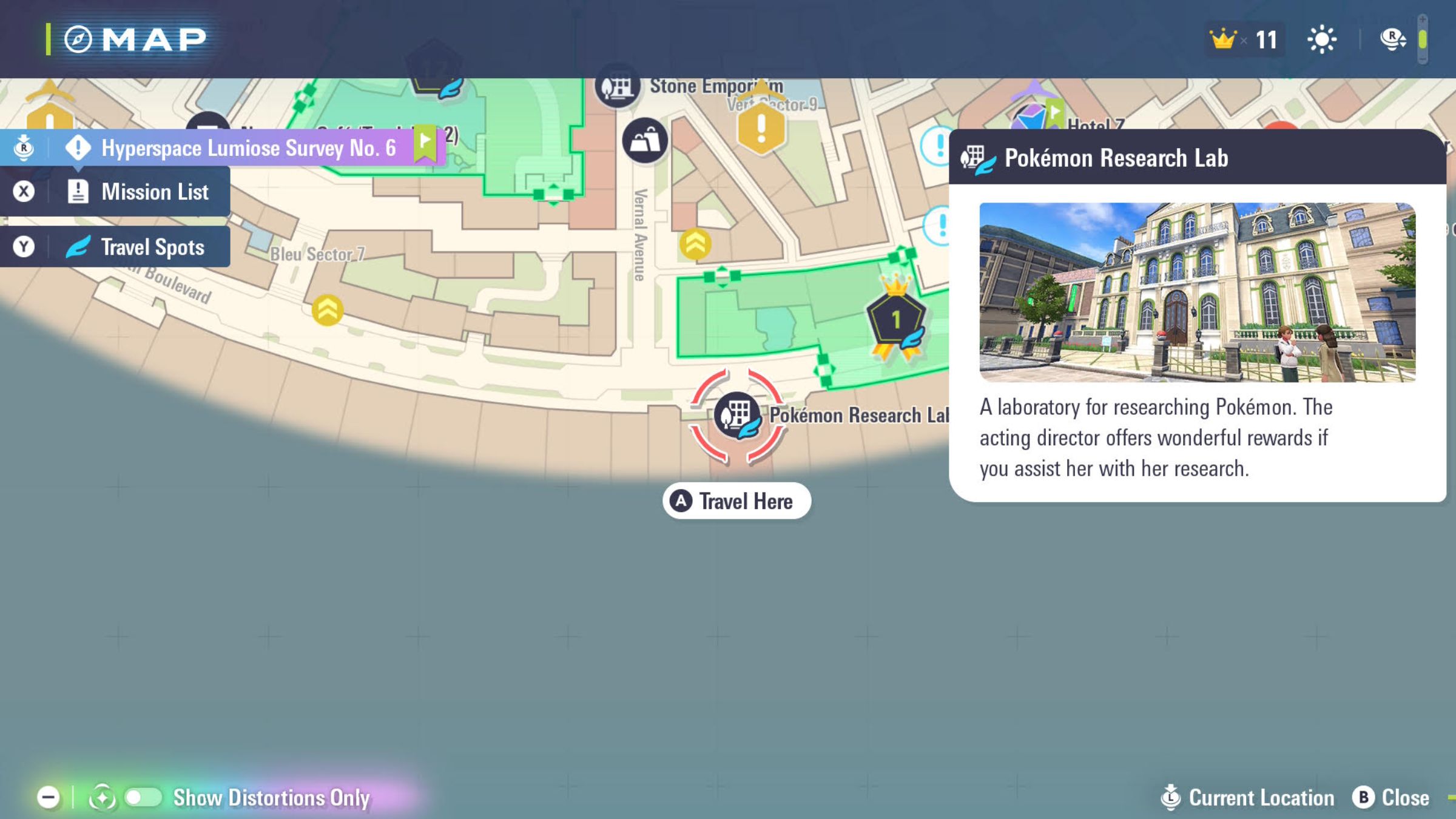Click the Travel Here button
1456x819 pixels.
tap(736, 501)
